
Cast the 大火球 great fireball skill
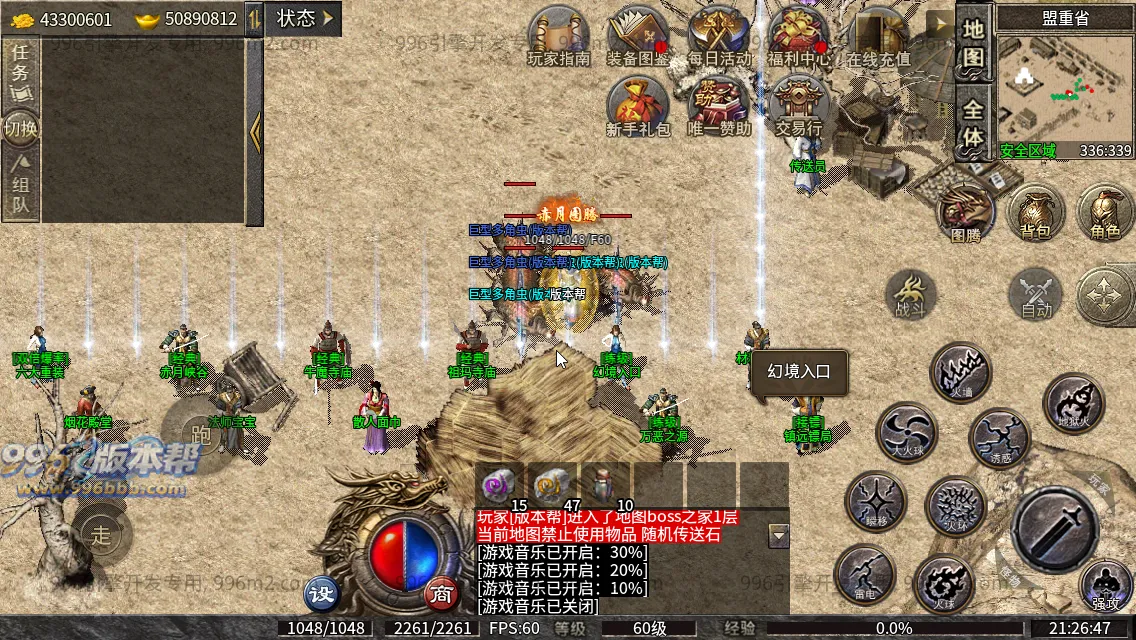click(906, 433)
